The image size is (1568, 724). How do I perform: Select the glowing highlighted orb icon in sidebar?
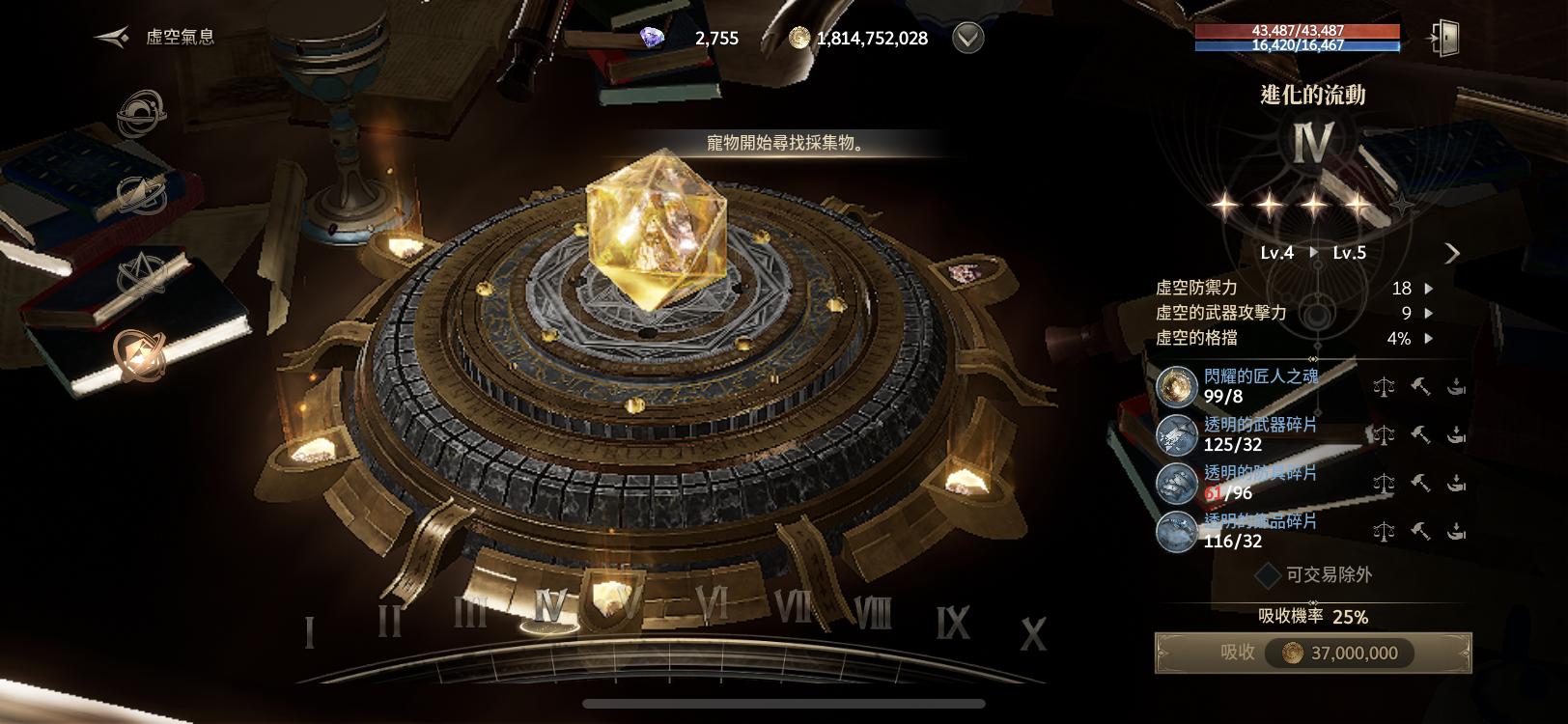click(140, 354)
